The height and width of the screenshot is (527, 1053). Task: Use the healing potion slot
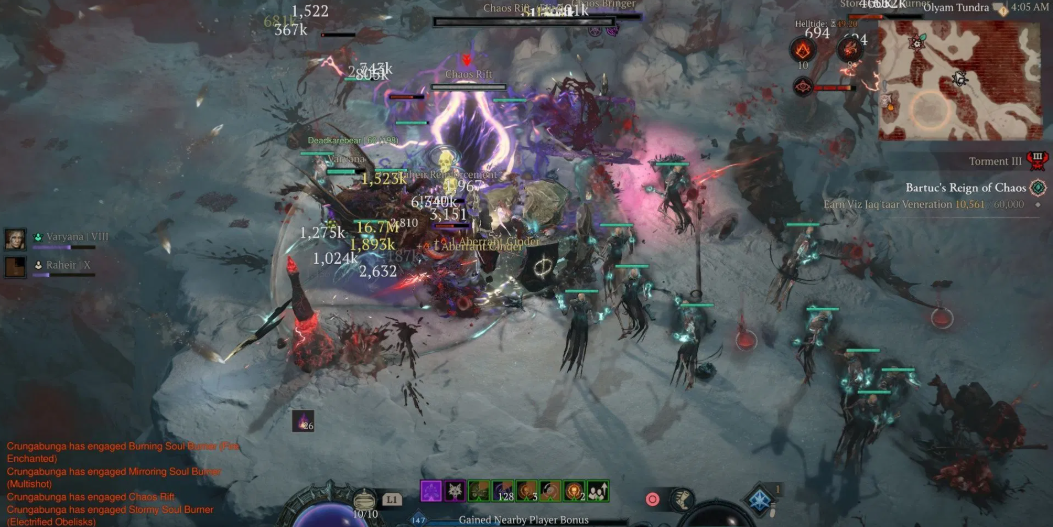(x=366, y=499)
